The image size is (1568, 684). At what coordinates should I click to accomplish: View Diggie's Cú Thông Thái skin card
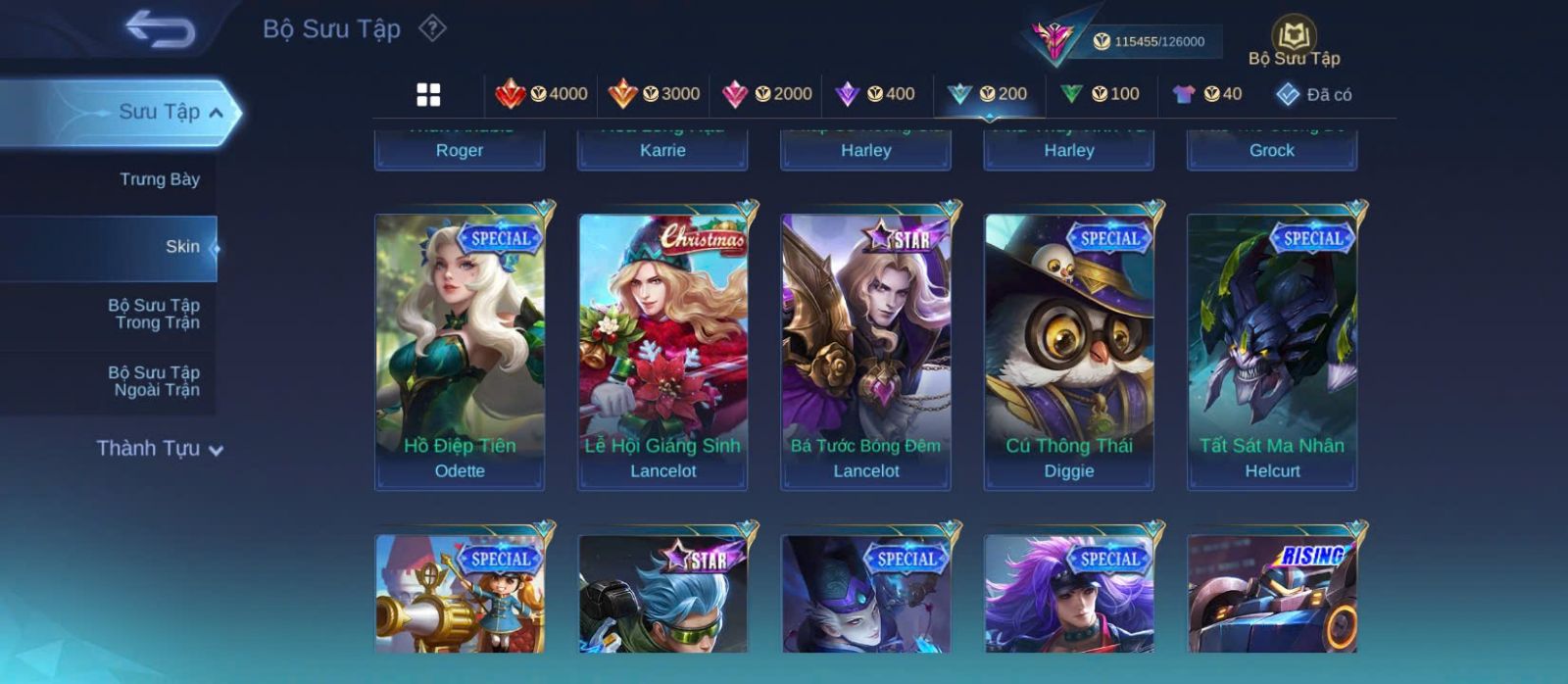(x=1068, y=351)
